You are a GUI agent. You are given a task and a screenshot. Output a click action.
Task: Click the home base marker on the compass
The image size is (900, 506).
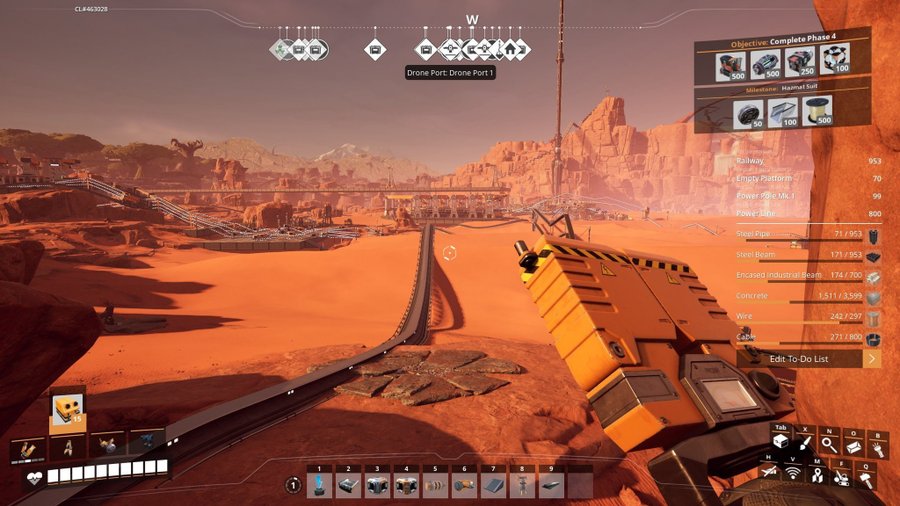[509, 48]
